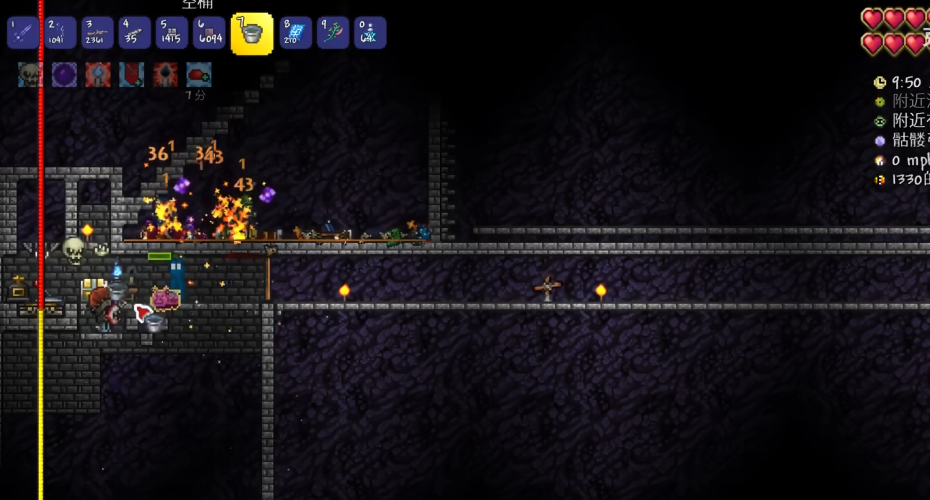The image size is (930, 500).
Task: Choose the leafy vine item in slot 9
Action: (x=333, y=33)
